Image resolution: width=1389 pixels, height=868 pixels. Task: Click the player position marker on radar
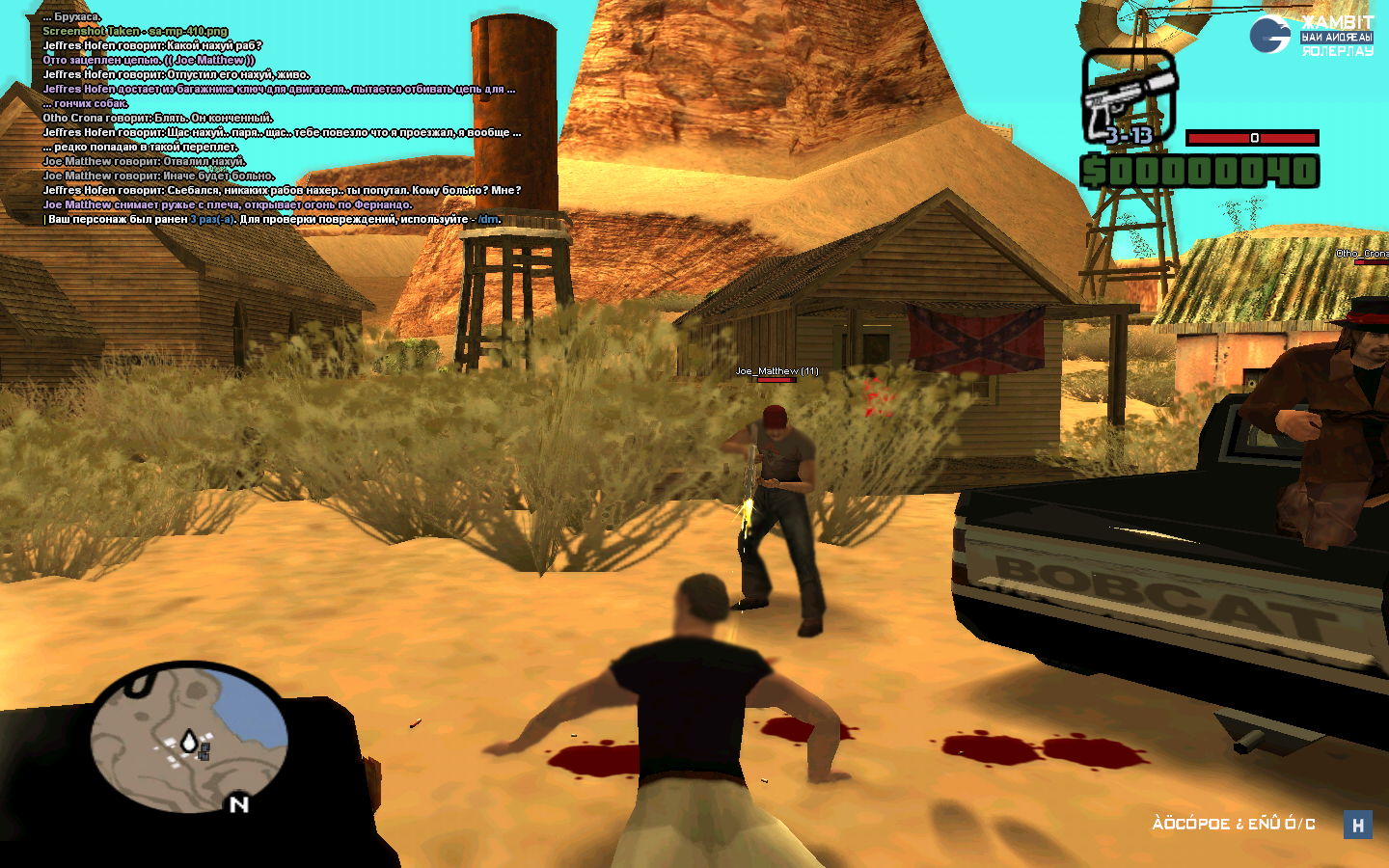tap(189, 741)
